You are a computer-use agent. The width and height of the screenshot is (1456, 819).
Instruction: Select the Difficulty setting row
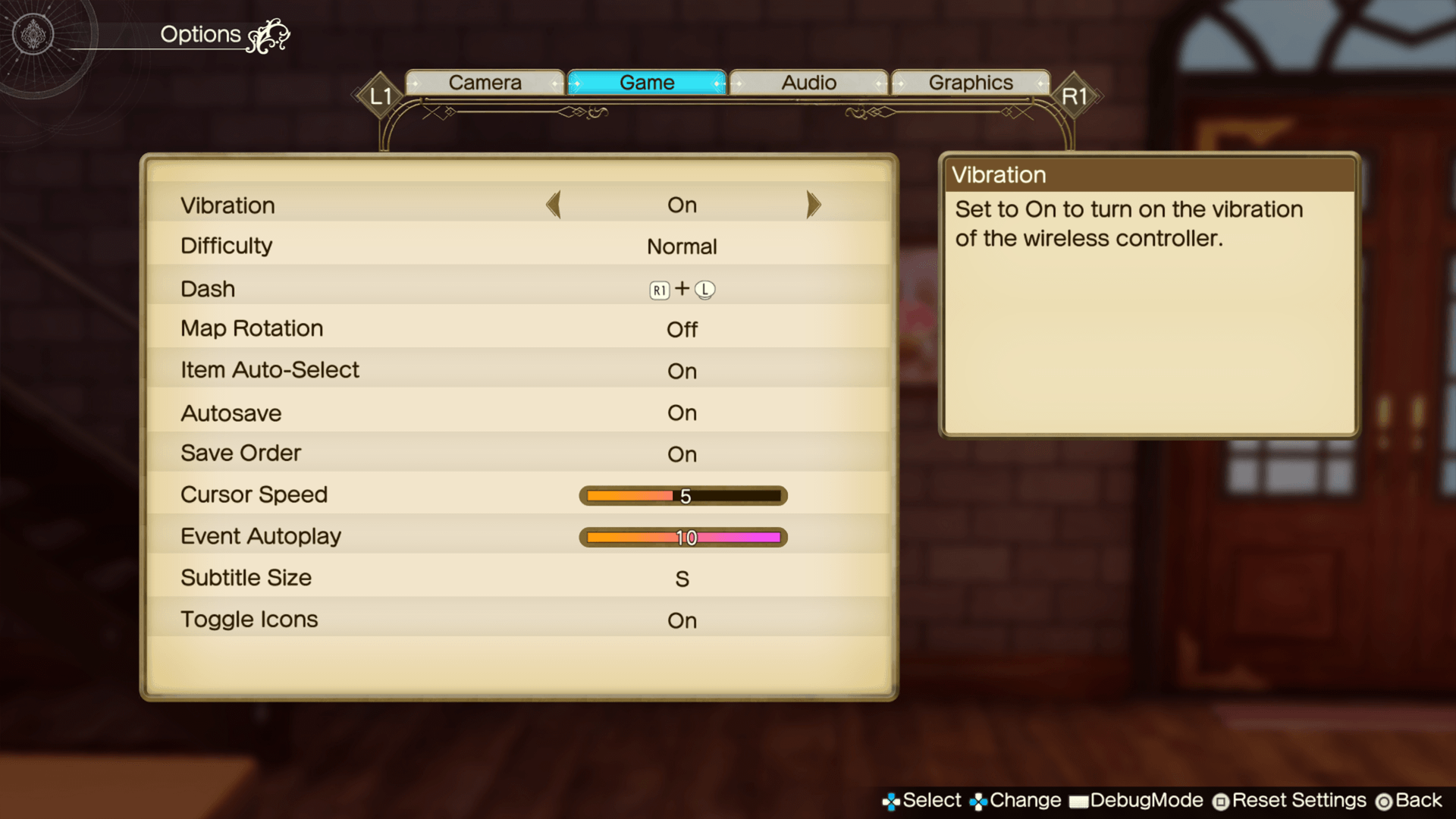tap(519, 246)
